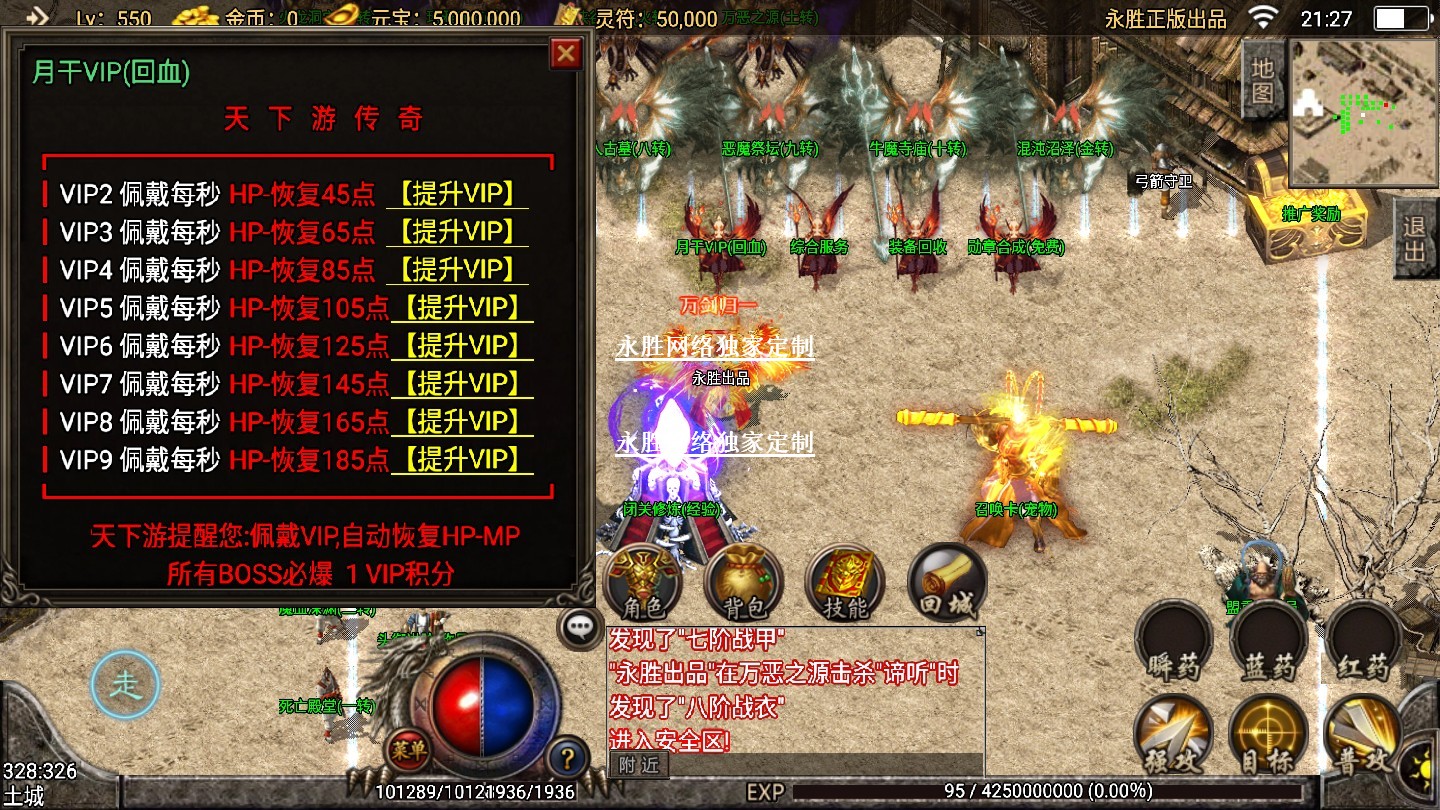Screen dimensions: 1440x810
Task: Tap the 退出 exit button
Action: pyautogui.click(x=1415, y=238)
